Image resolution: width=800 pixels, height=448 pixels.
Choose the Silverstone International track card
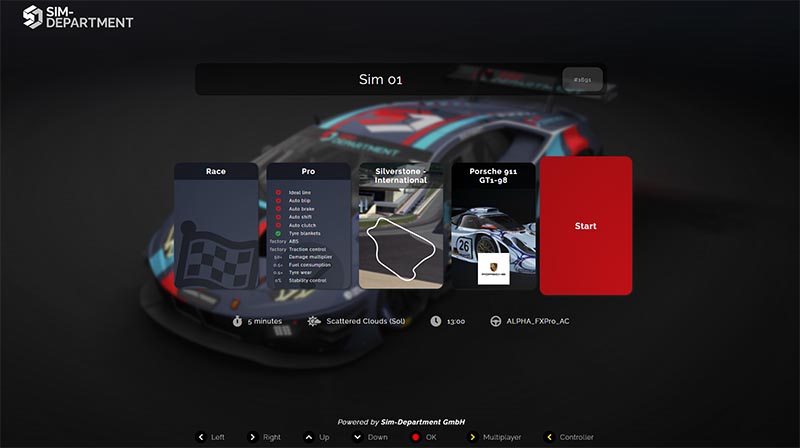pos(400,227)
